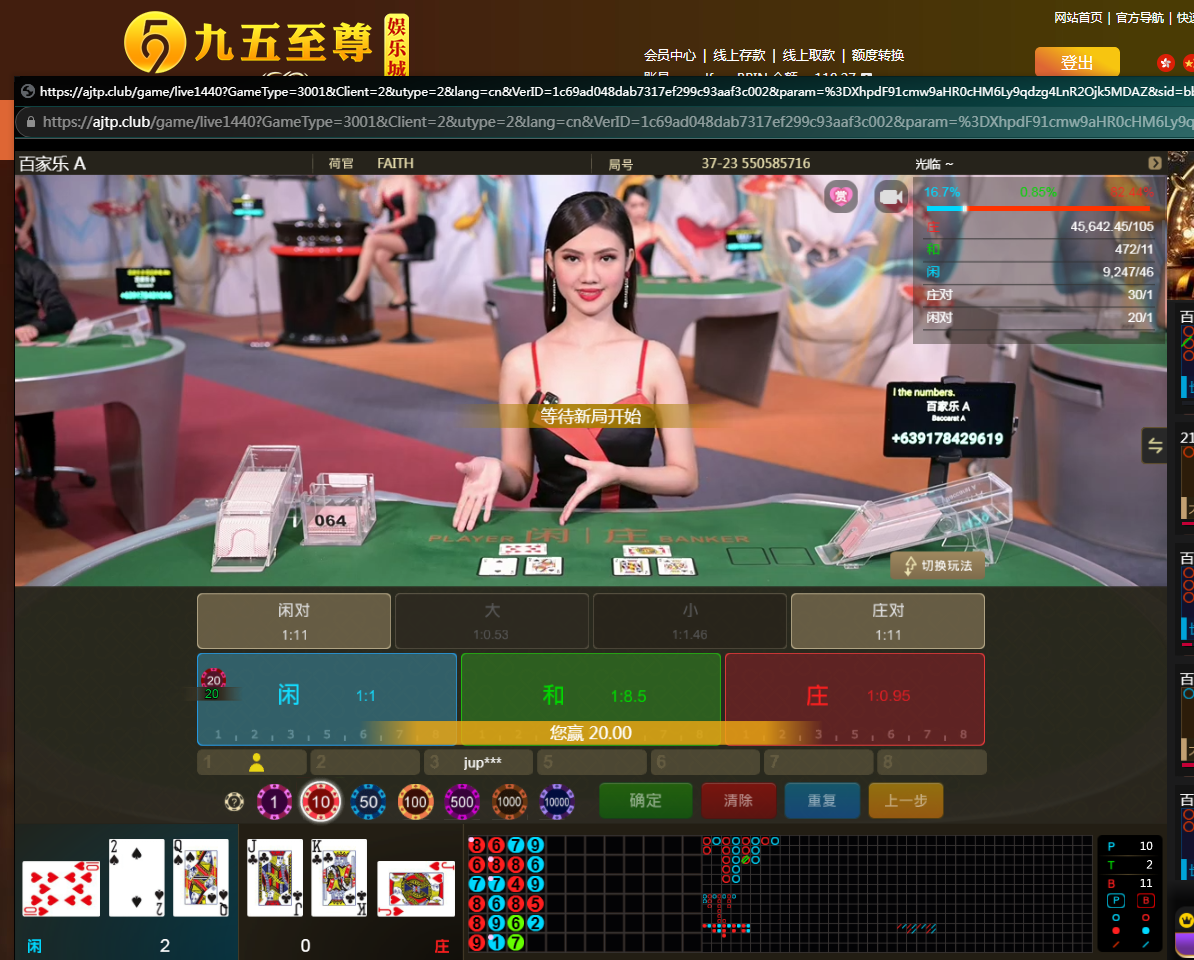Pick the 100 value chip

point(415,801)
